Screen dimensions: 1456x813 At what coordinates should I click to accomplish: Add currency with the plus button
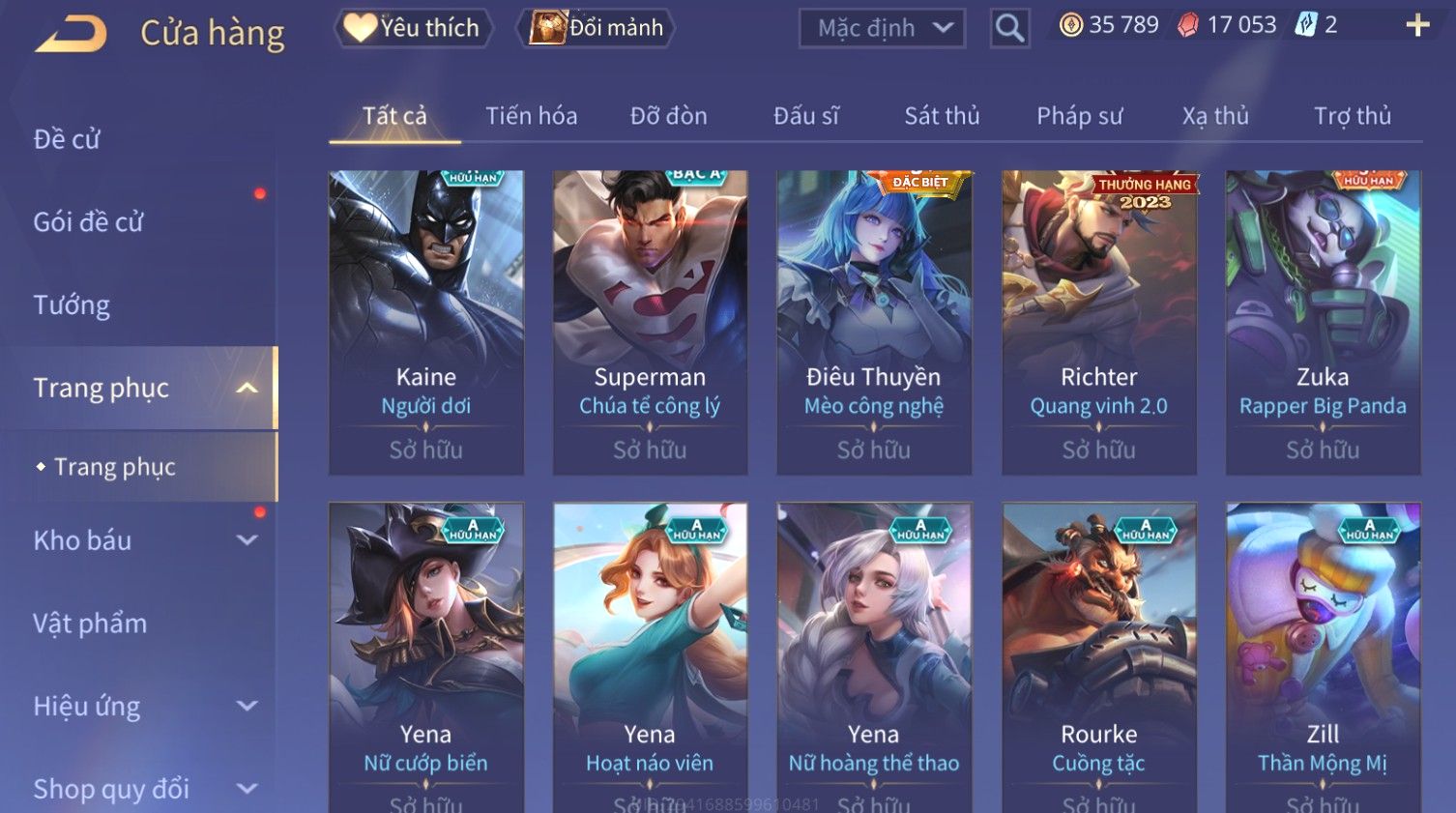tap(1417, 25)
